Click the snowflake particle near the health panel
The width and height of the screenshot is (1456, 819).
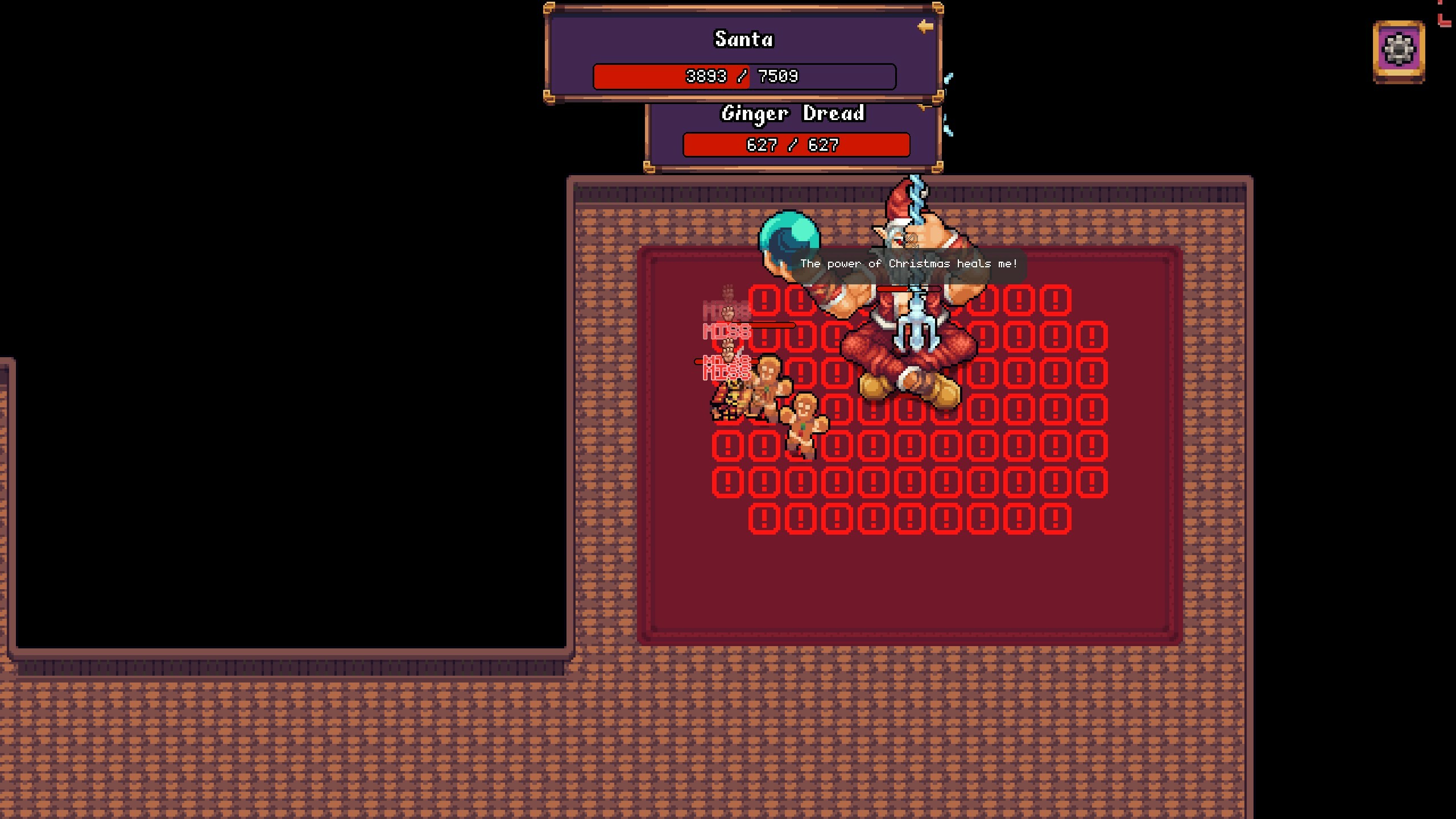[x=949, y=77]
